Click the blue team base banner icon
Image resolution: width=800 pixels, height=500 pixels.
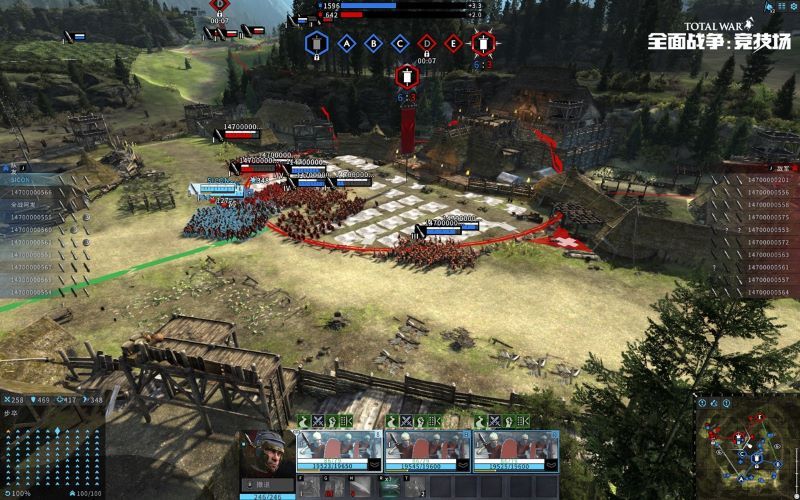[317, 43]
